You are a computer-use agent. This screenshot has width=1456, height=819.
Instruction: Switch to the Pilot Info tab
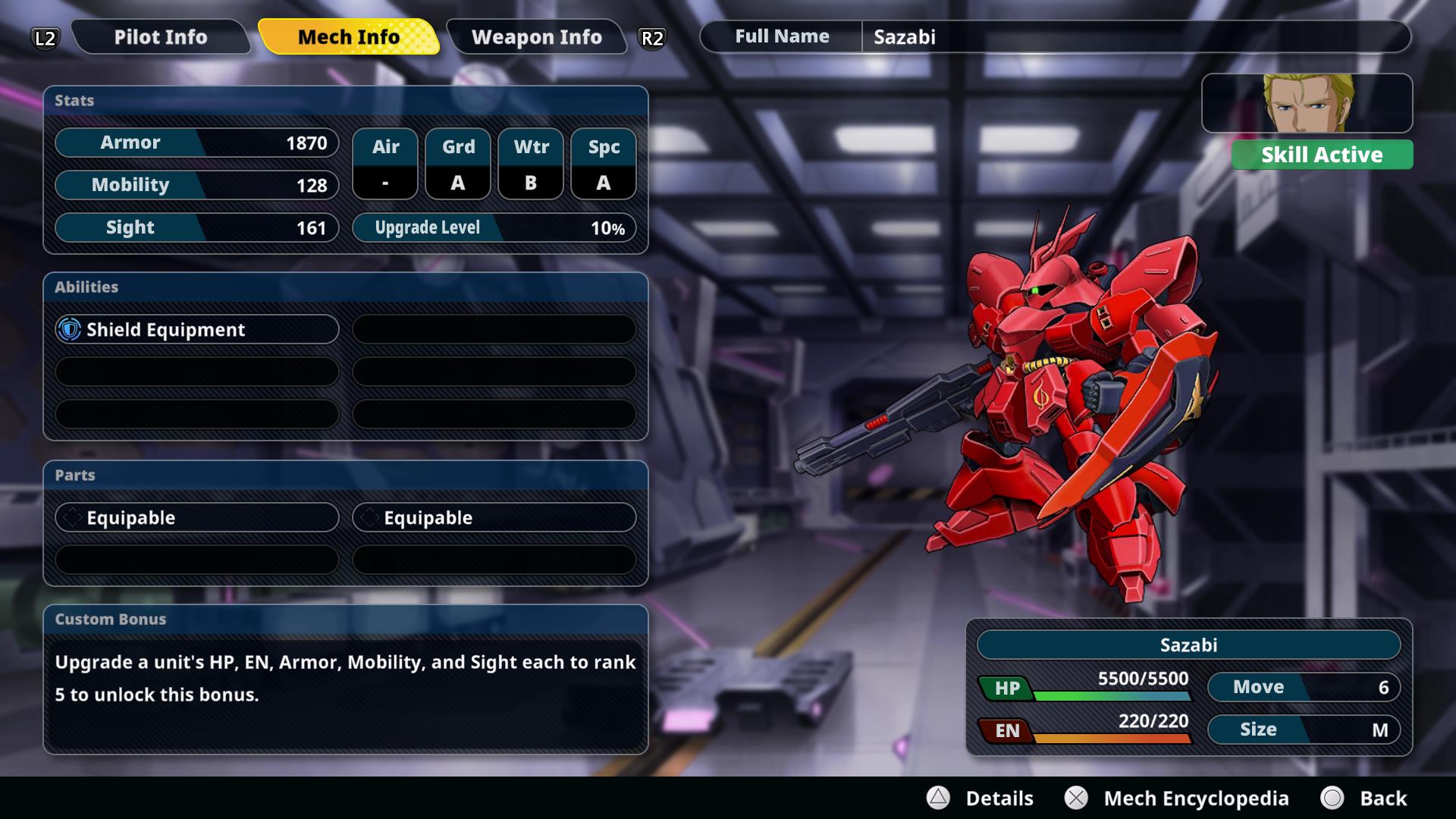pos(160,37)
